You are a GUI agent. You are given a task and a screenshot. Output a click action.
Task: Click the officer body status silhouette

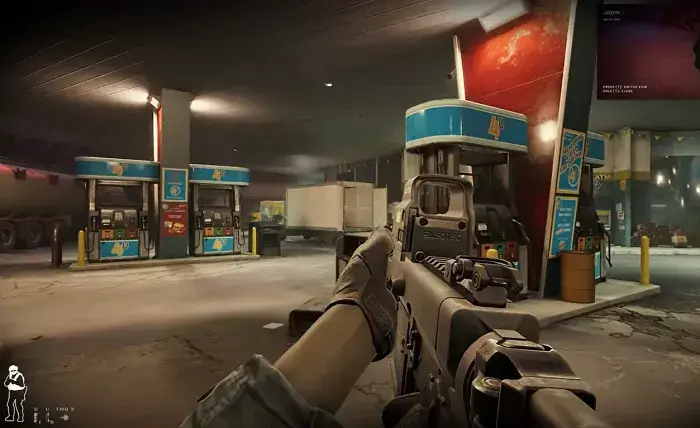tap(15, 392)
